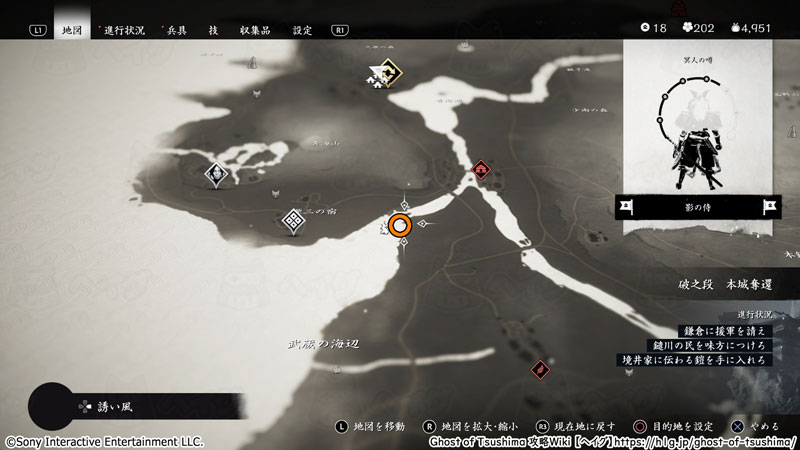The height and width of the screenshot is (450, 800).
Task: Open the 影の侍 legend card
Action: pyautogui.click(x=697, y=207)
